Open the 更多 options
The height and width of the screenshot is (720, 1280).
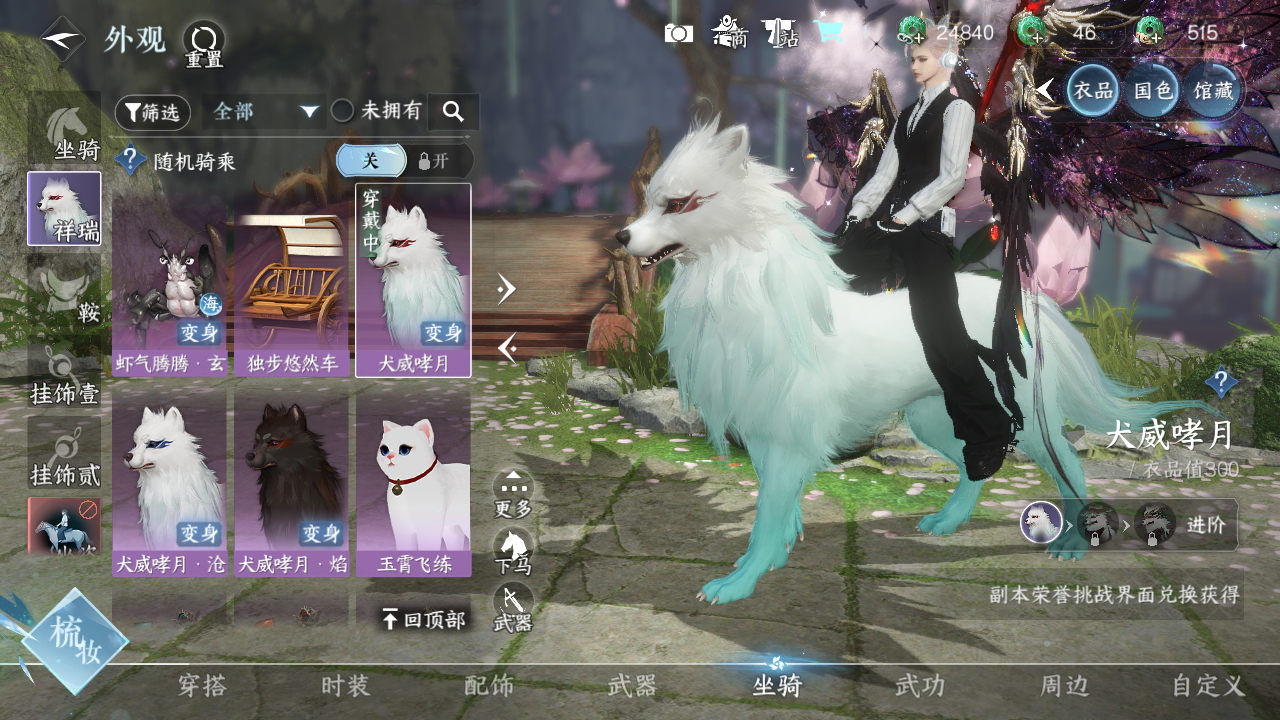513,494
